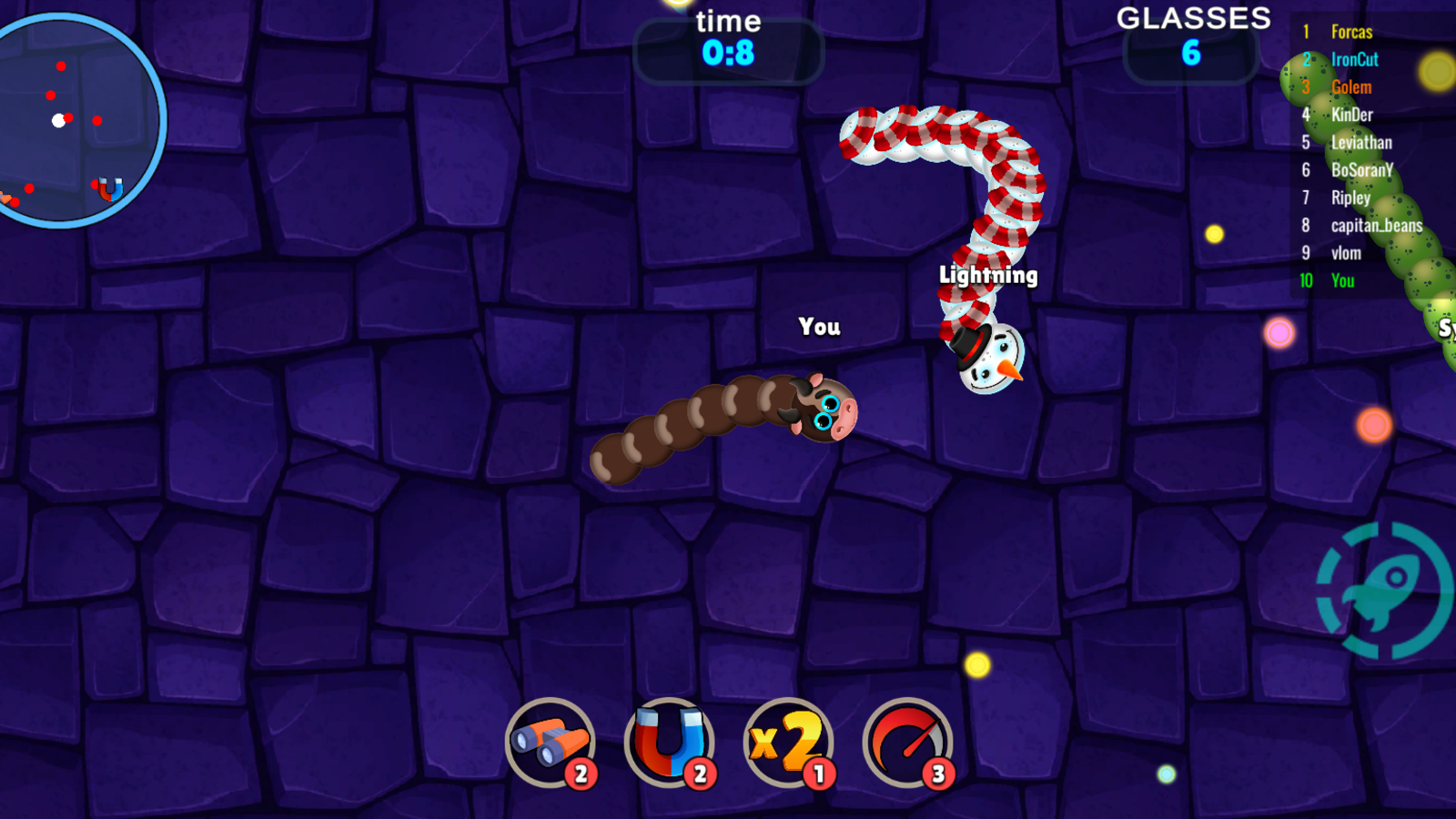Use the magnet power-up
Viewport: 1456px width, 819px height.
point(670,743)
